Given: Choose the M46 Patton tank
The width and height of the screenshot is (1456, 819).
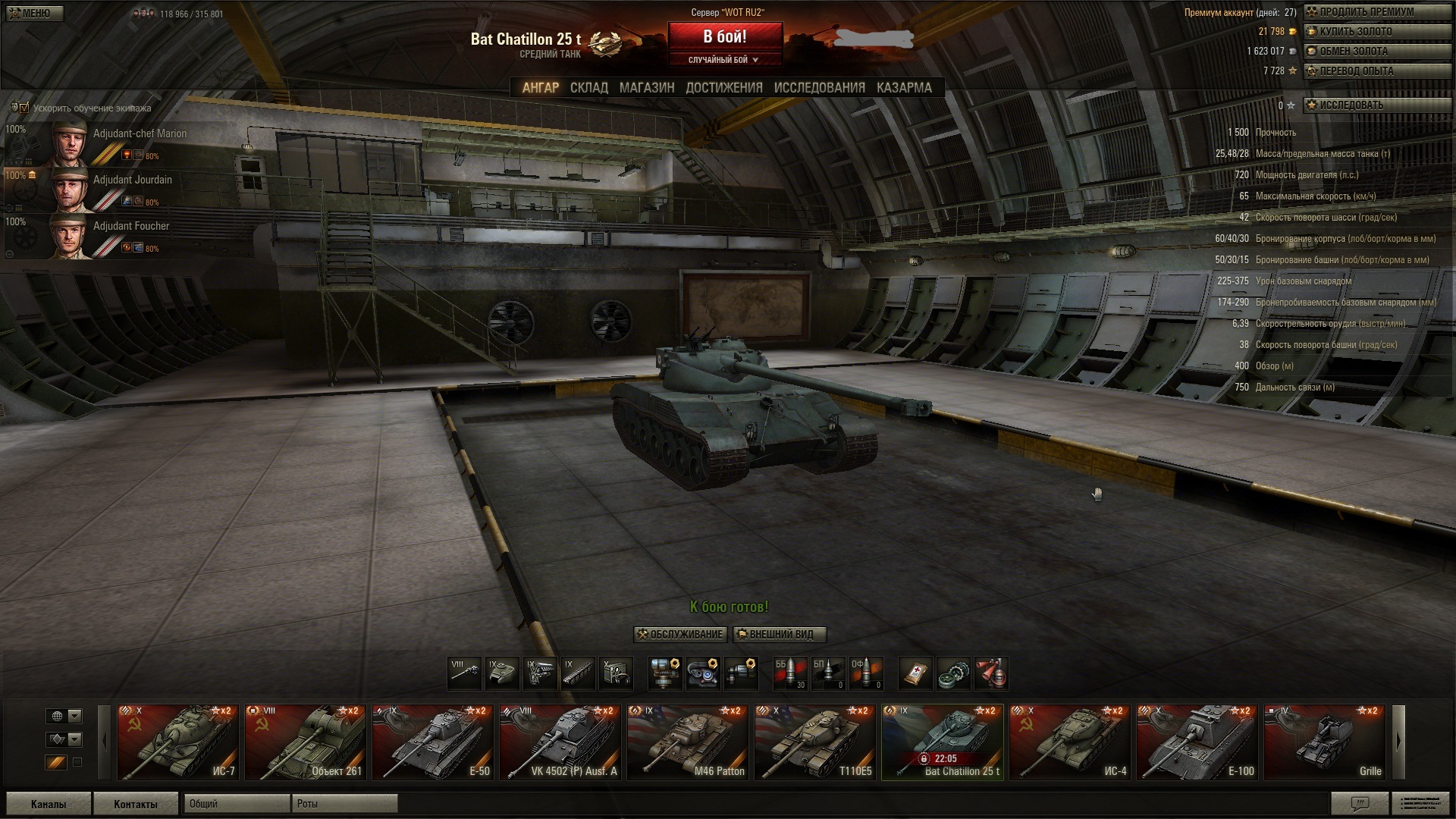Looking at the screenshot, I should tap(688, 742).
